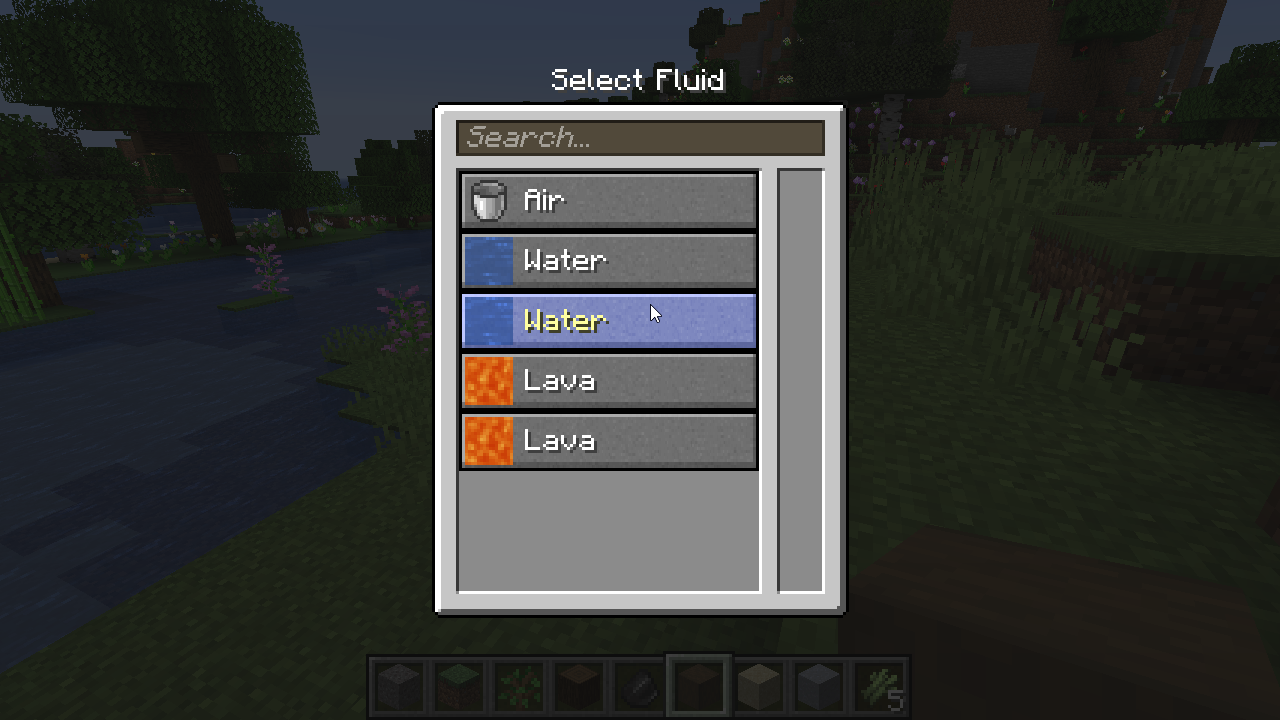Pick the non-highlighted Water entry with white text

[x=608, y=261]
